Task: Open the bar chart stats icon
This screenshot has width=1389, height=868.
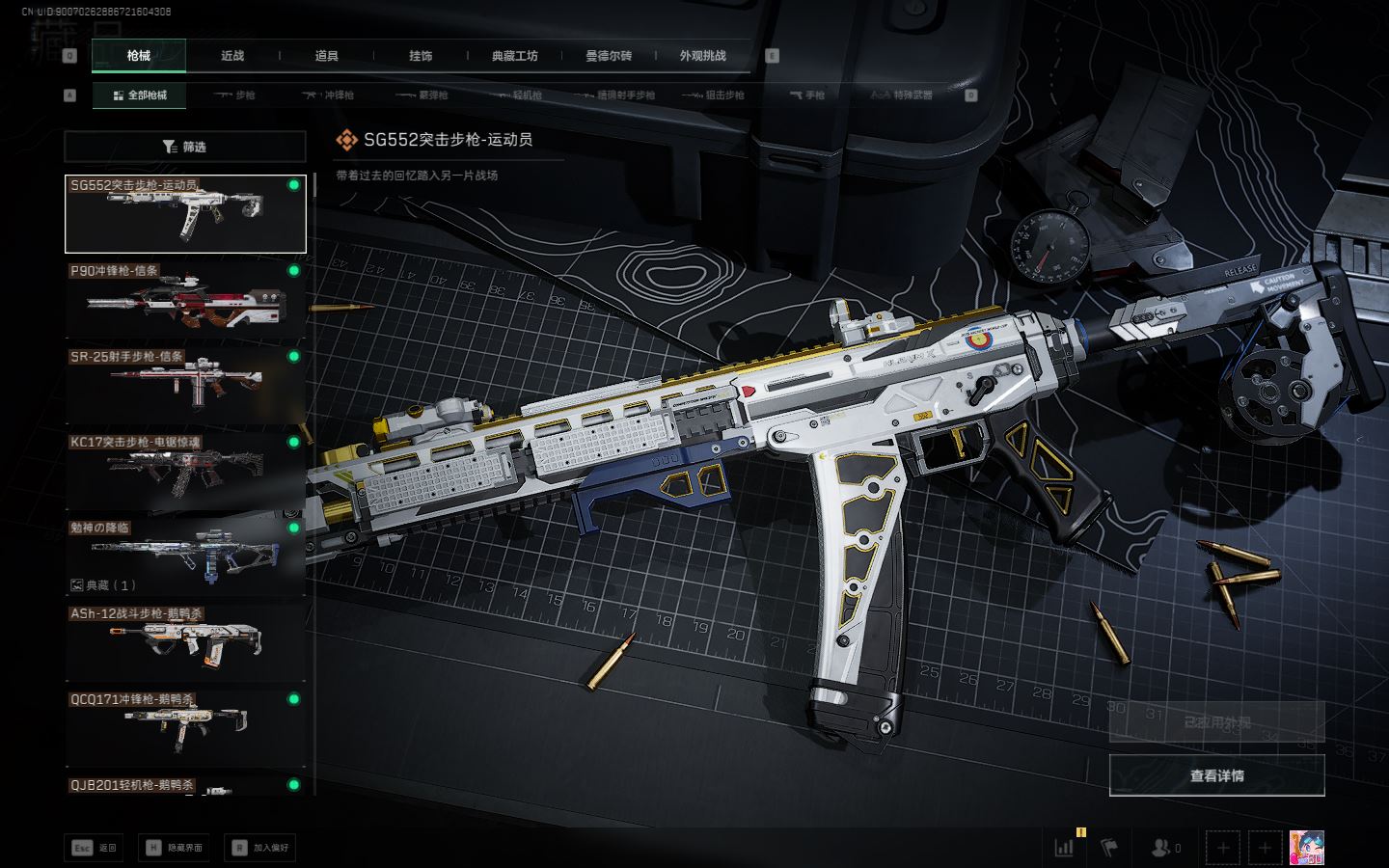Action: (1064, 848)
